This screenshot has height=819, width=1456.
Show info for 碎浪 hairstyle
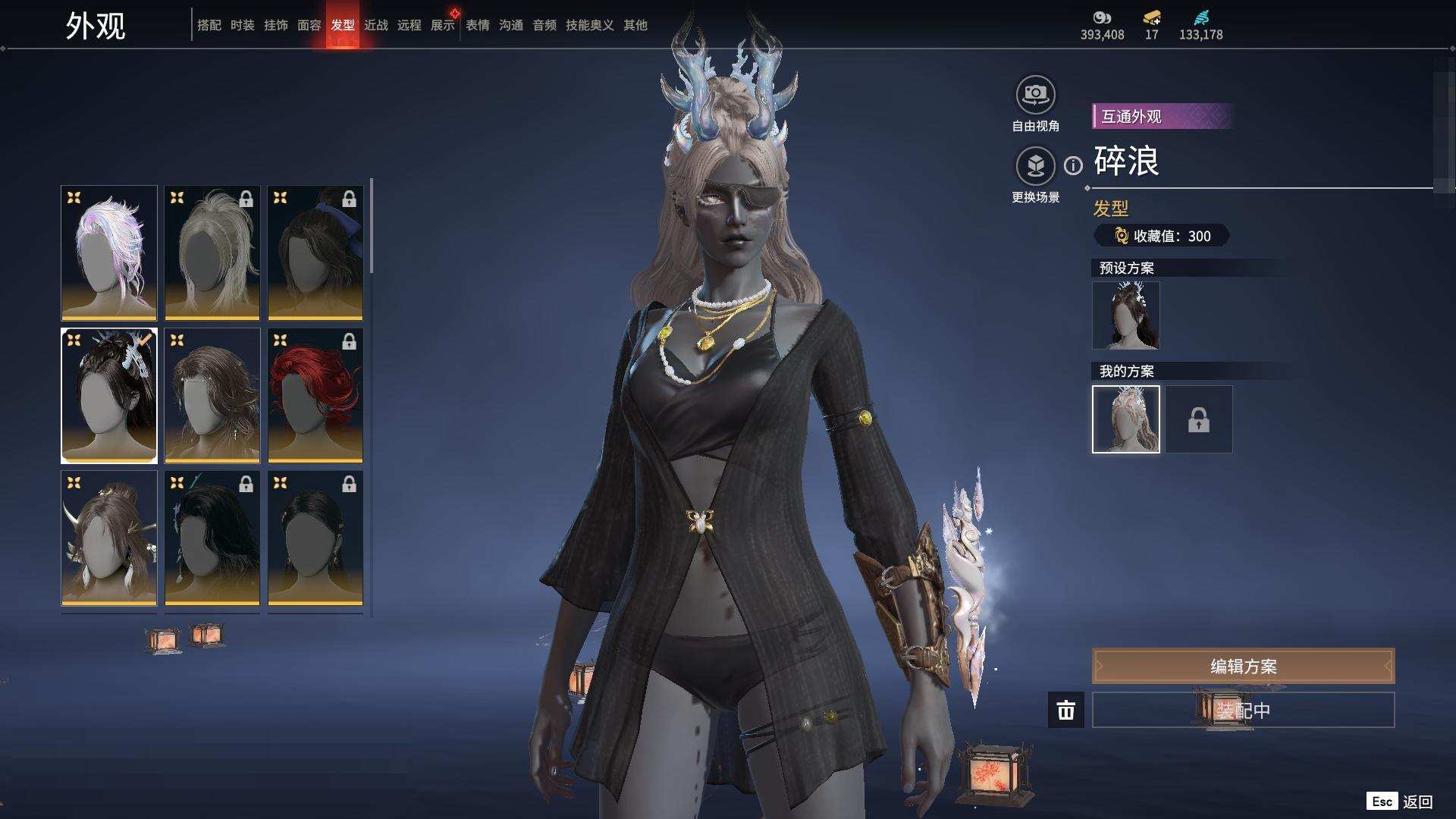point(1073,165)
